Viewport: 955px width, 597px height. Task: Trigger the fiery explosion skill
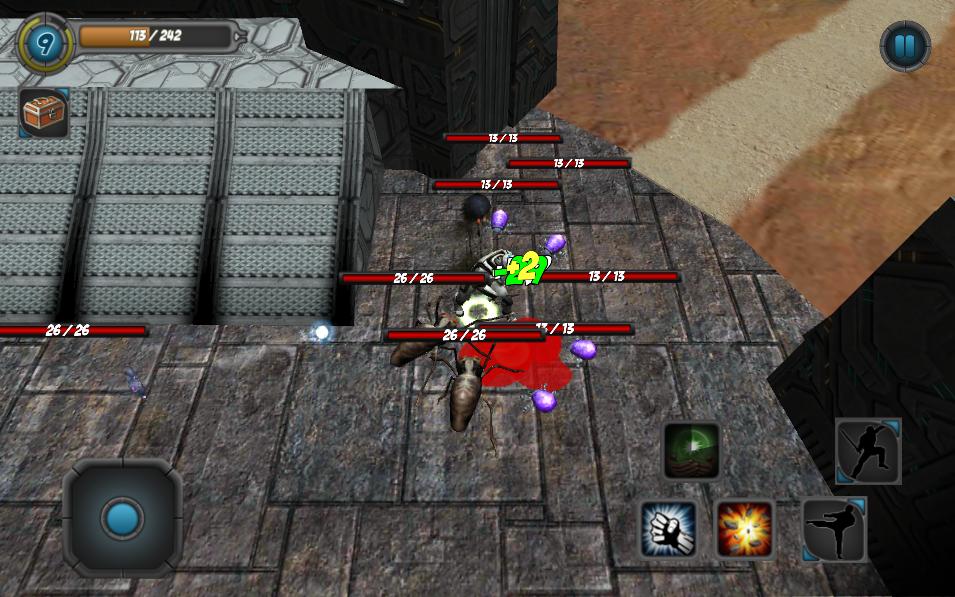point(745,528)
